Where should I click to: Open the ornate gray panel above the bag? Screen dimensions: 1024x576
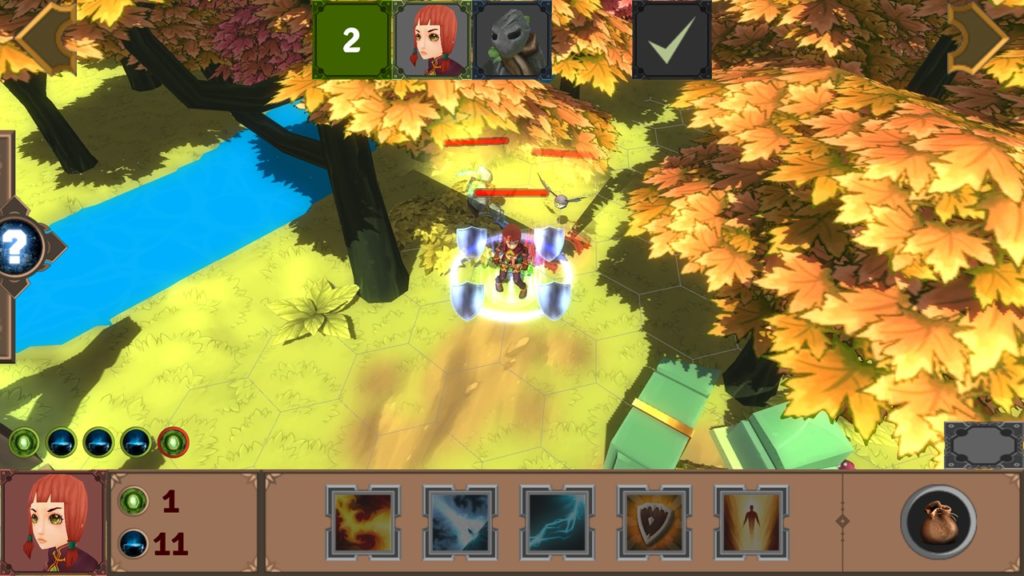click(984, 445)
